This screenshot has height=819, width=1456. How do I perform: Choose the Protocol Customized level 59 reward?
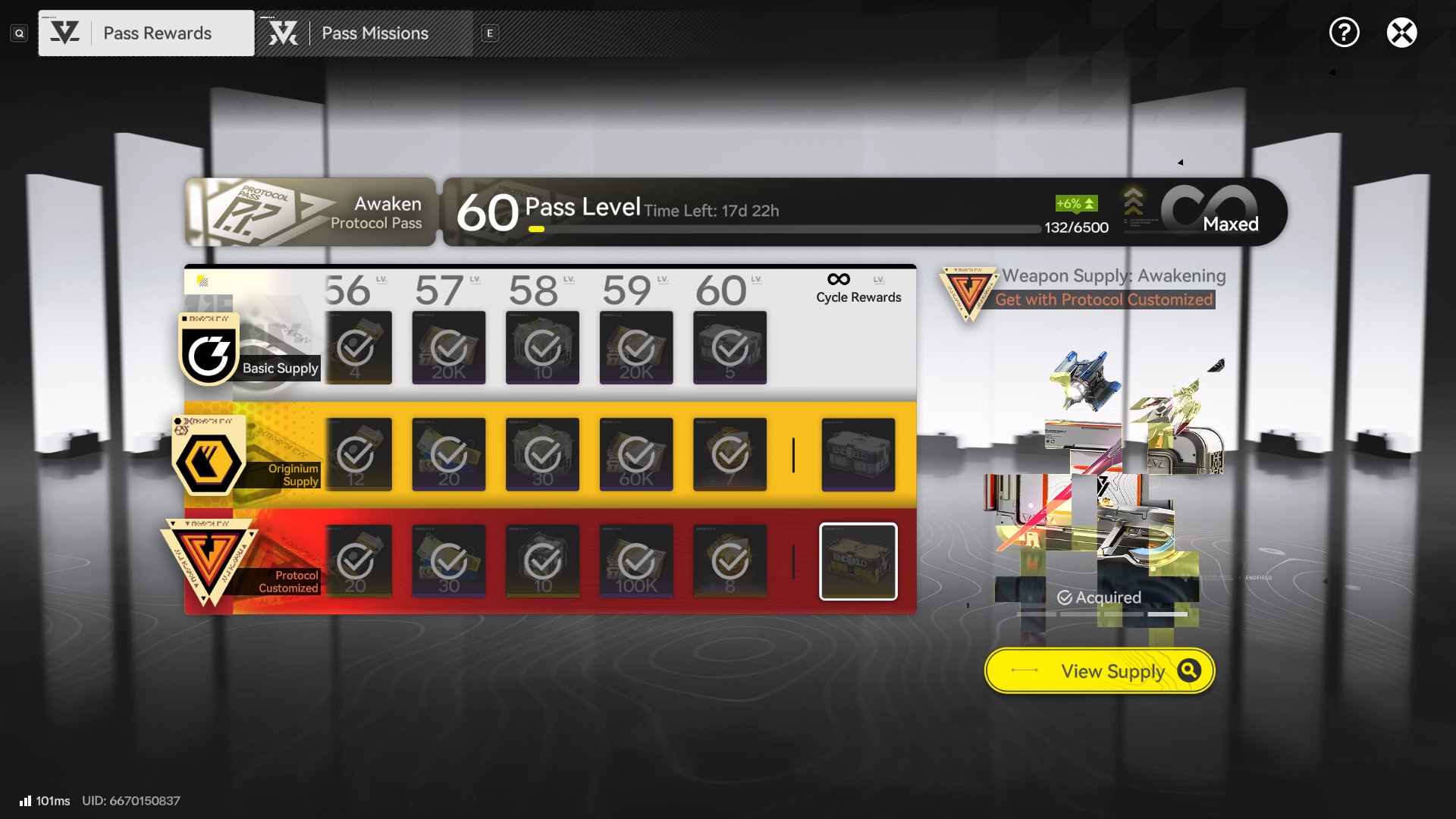tap(636, 562)
